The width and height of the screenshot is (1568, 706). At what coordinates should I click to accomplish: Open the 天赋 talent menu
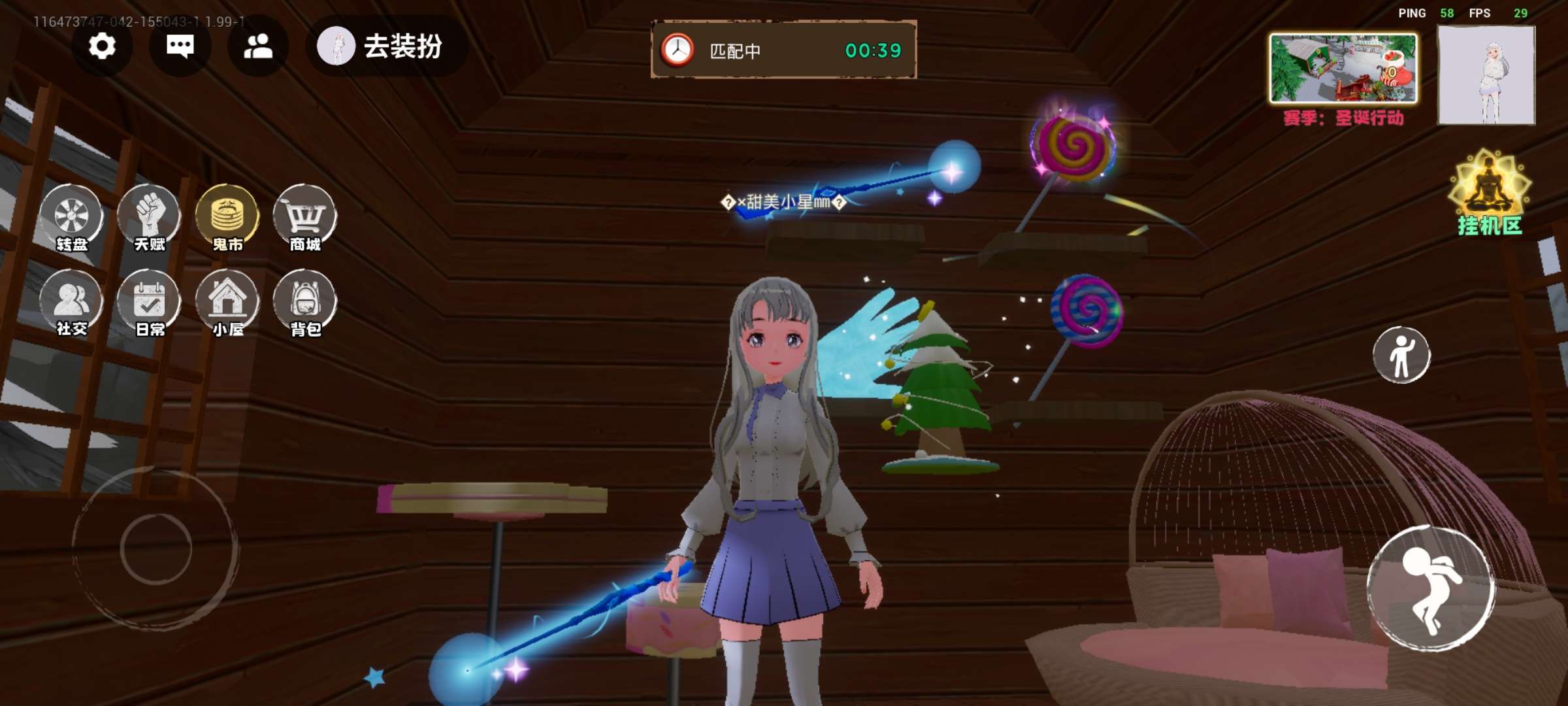tap(150, 218)
